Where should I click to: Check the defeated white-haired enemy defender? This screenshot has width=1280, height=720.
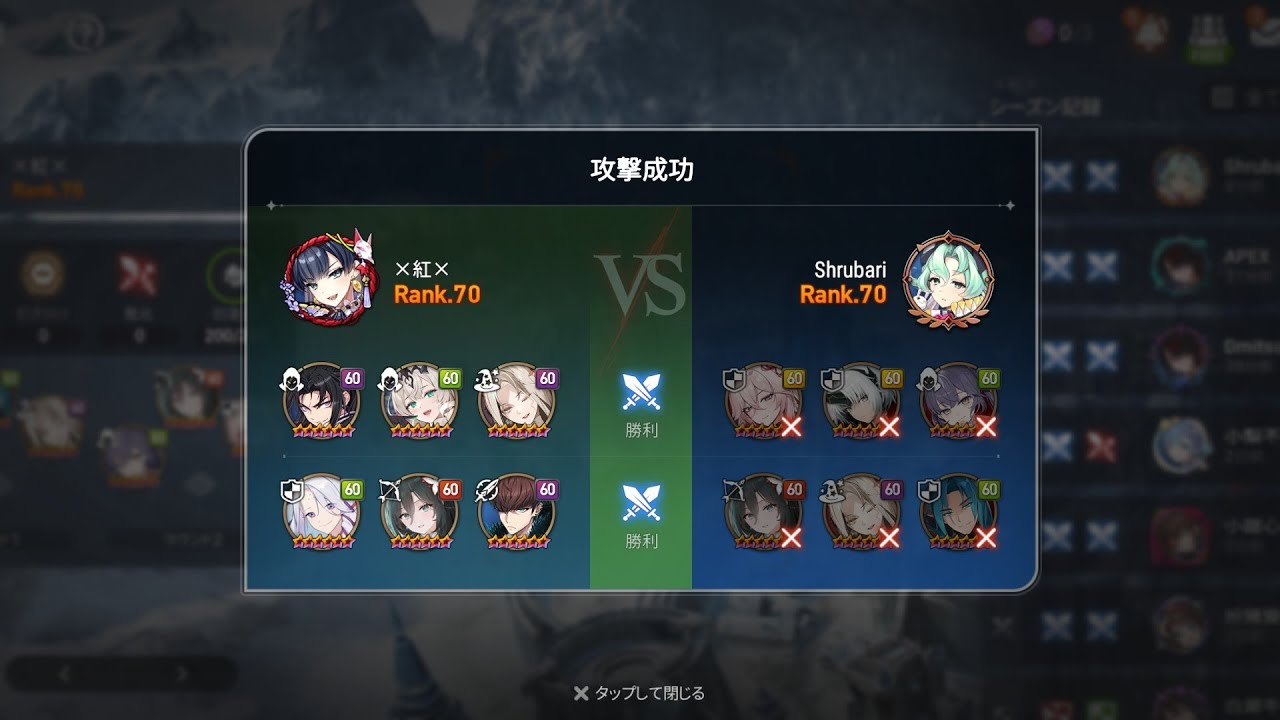pyautogui.click(x=861, y=402)
